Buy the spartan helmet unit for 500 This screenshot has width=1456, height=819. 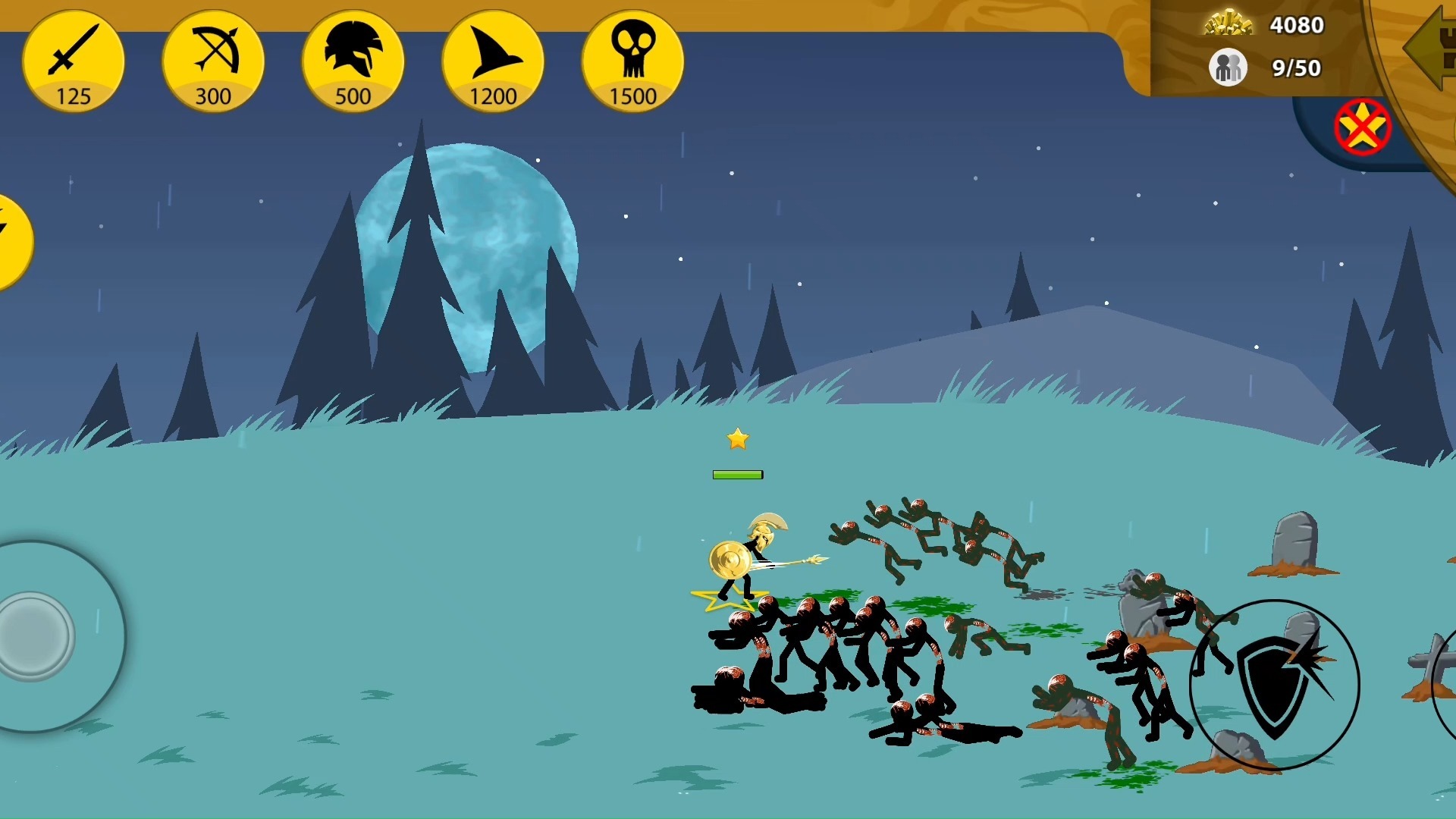tap(353, 61)
